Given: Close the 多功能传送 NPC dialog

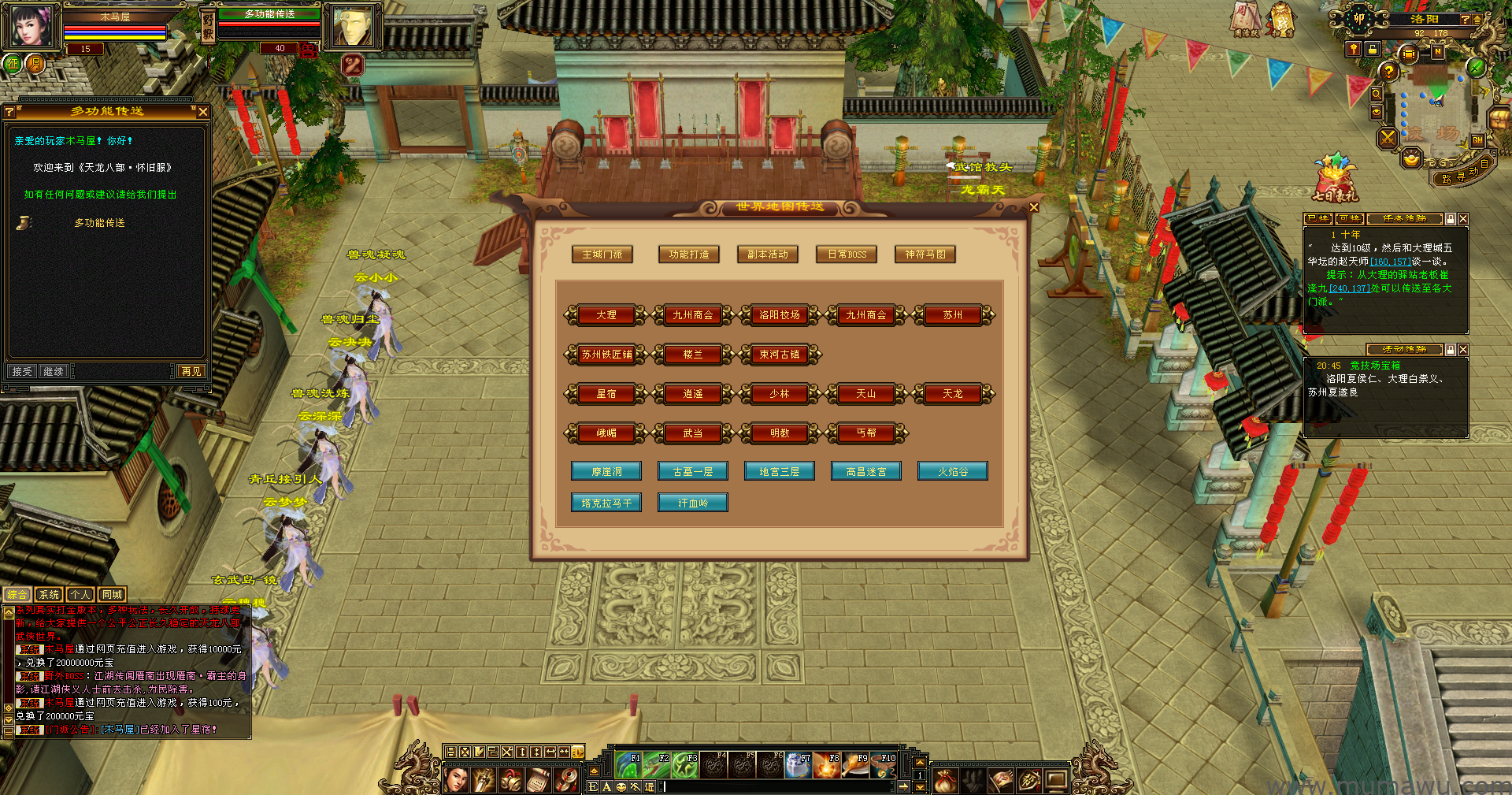Looking at the screenshot, I should tap(203, 112).
